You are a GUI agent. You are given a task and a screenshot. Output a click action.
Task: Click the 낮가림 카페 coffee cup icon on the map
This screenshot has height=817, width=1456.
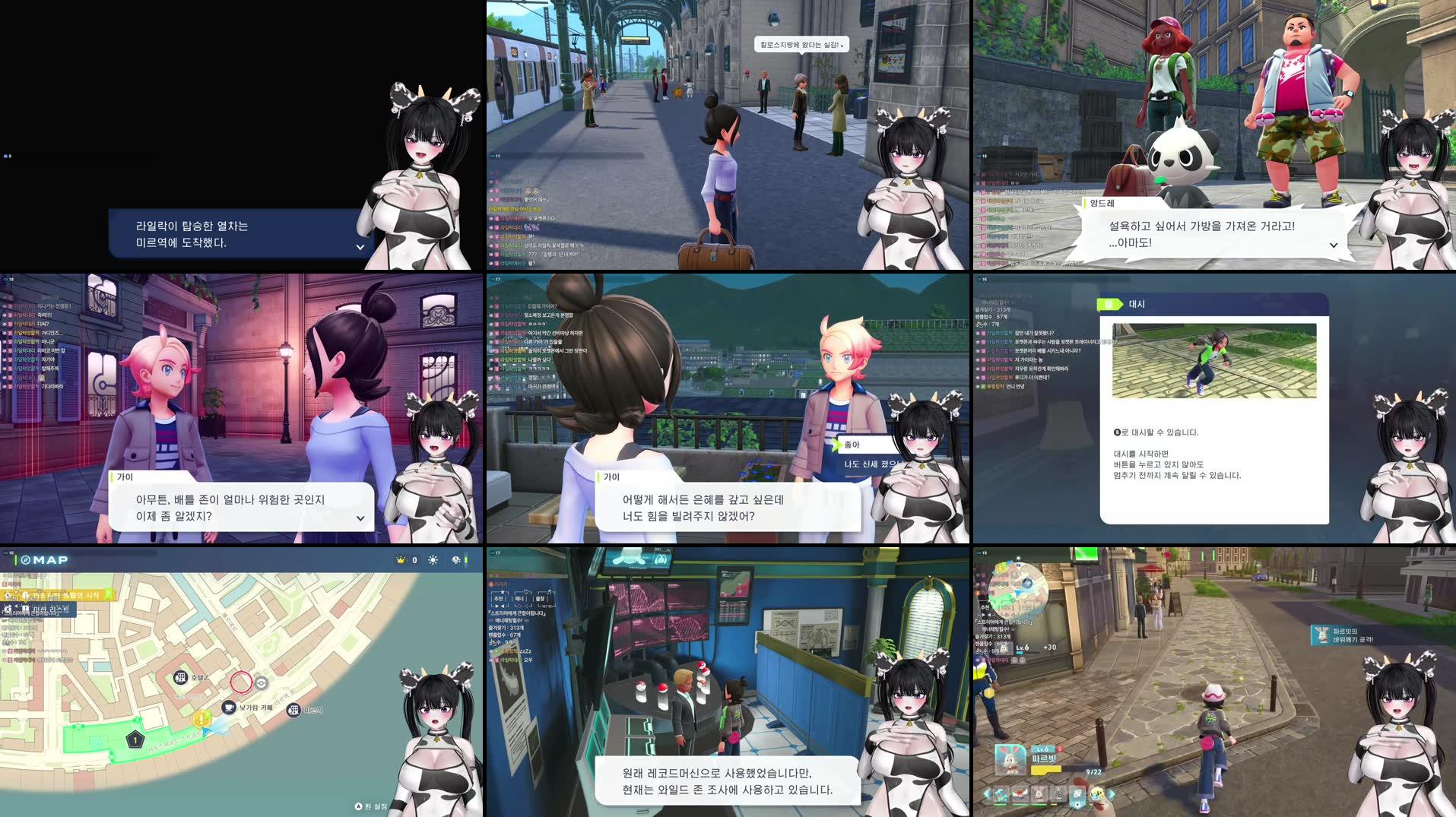click(227, 709)
